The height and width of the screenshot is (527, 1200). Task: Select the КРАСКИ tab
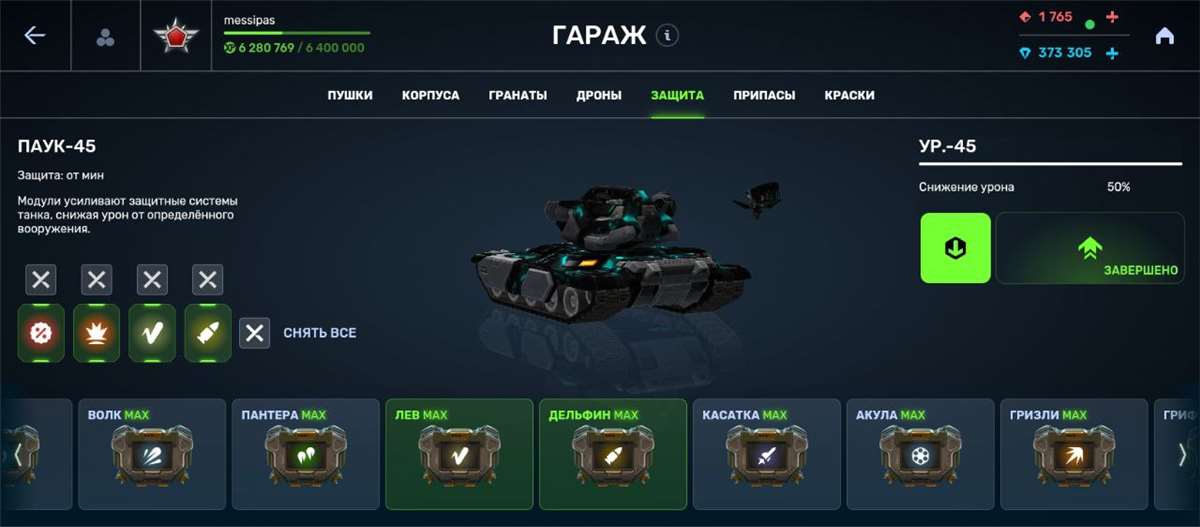click(x=850, y=96)
